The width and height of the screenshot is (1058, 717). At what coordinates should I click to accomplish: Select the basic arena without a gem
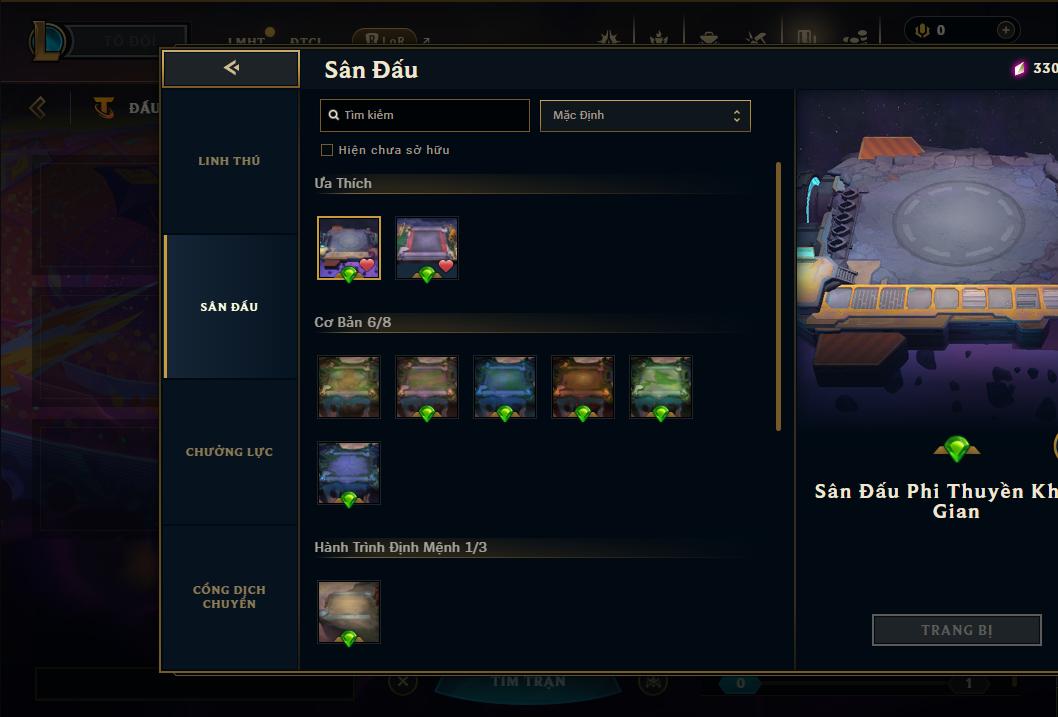tap(349, 387)
